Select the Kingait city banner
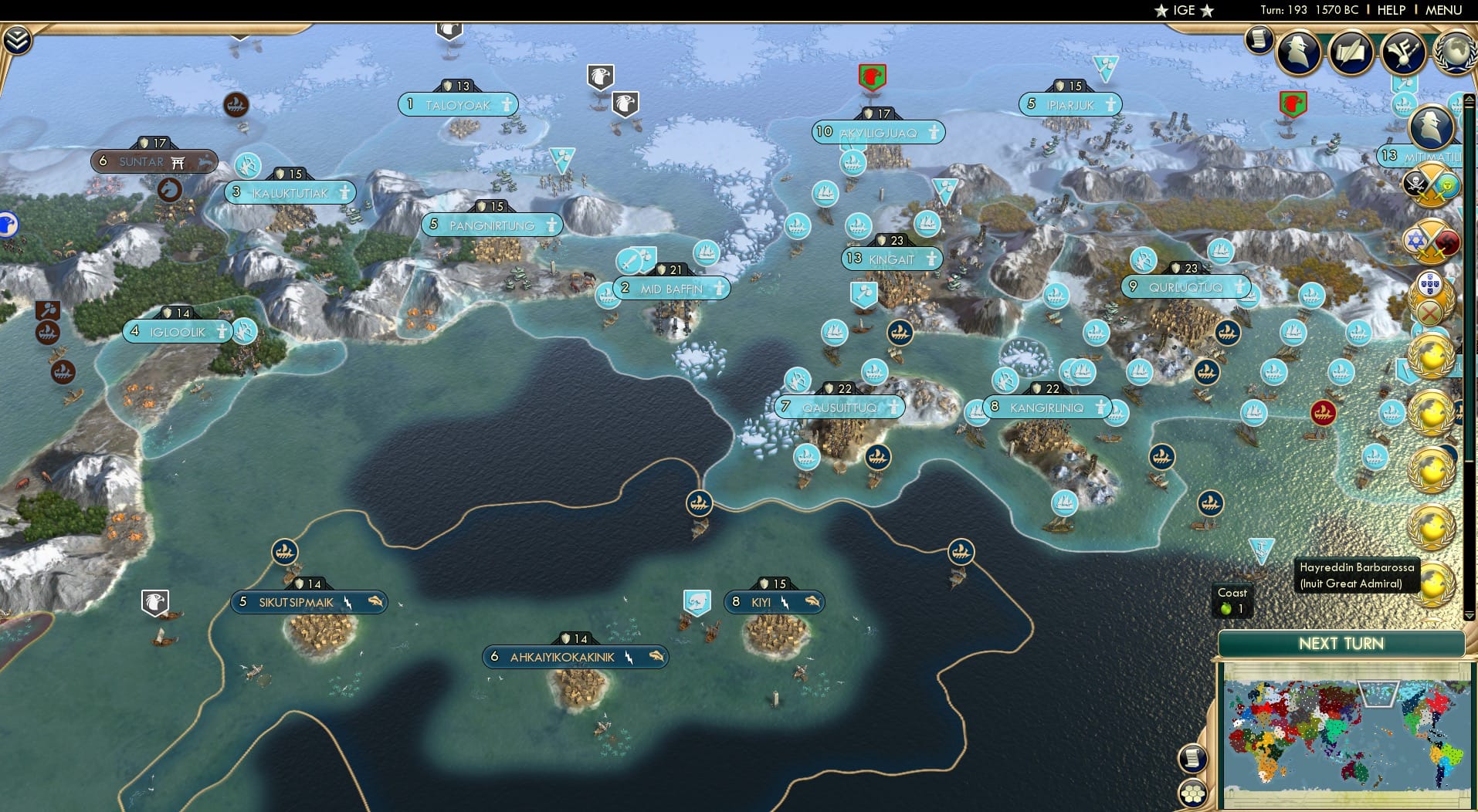The height and width of the screenshot is (812, 1478). pos(892,258)
